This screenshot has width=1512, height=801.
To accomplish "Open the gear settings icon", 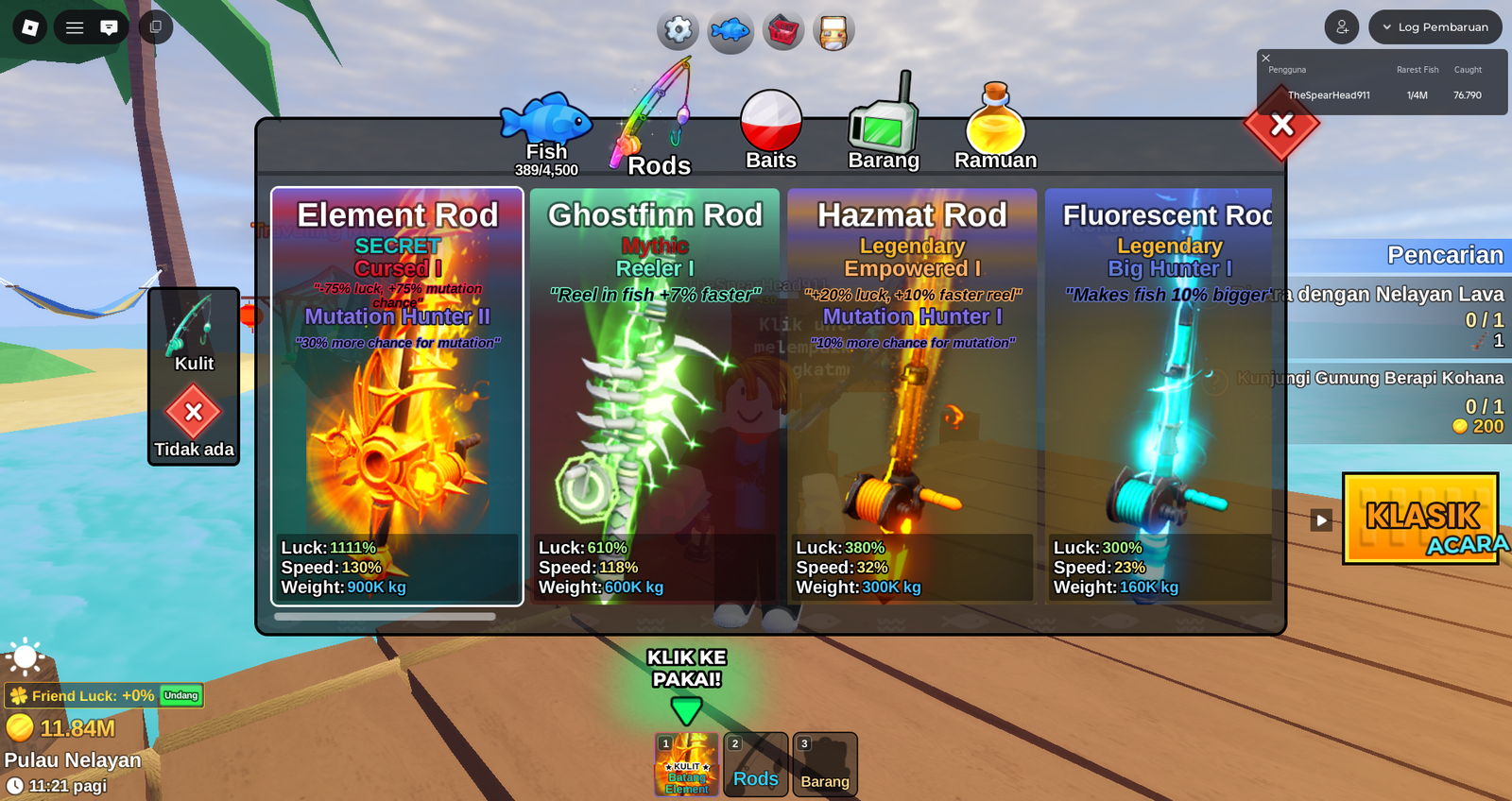I will tap(679, 30).
